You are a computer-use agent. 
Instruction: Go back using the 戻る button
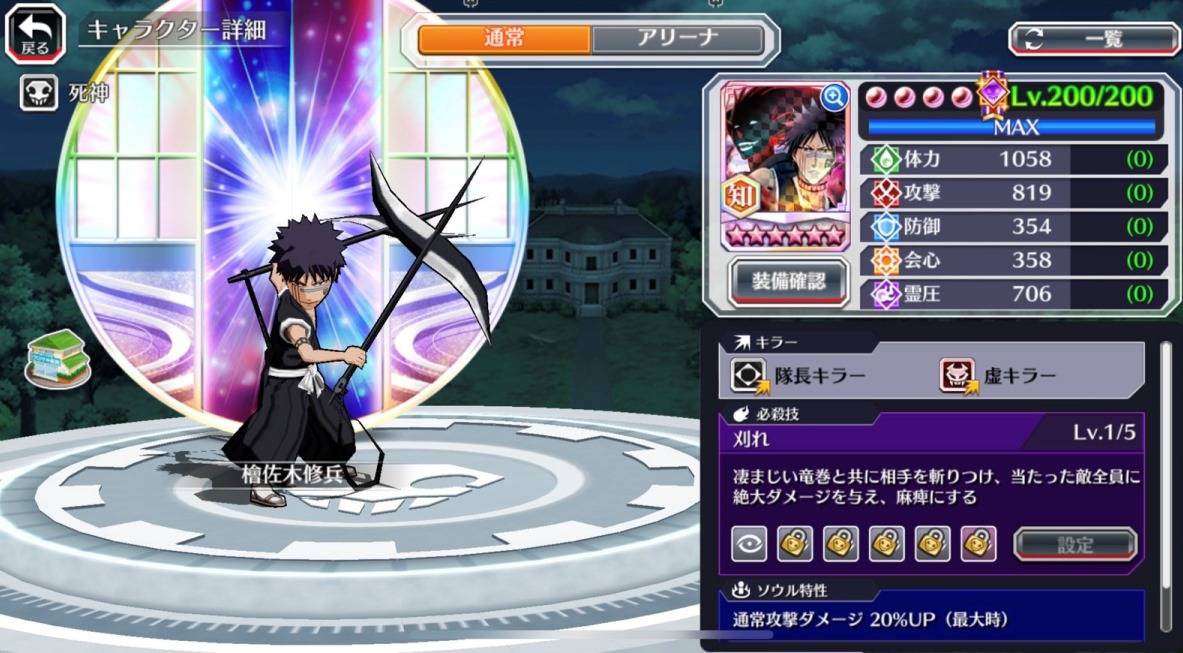(x=34, y=33)
